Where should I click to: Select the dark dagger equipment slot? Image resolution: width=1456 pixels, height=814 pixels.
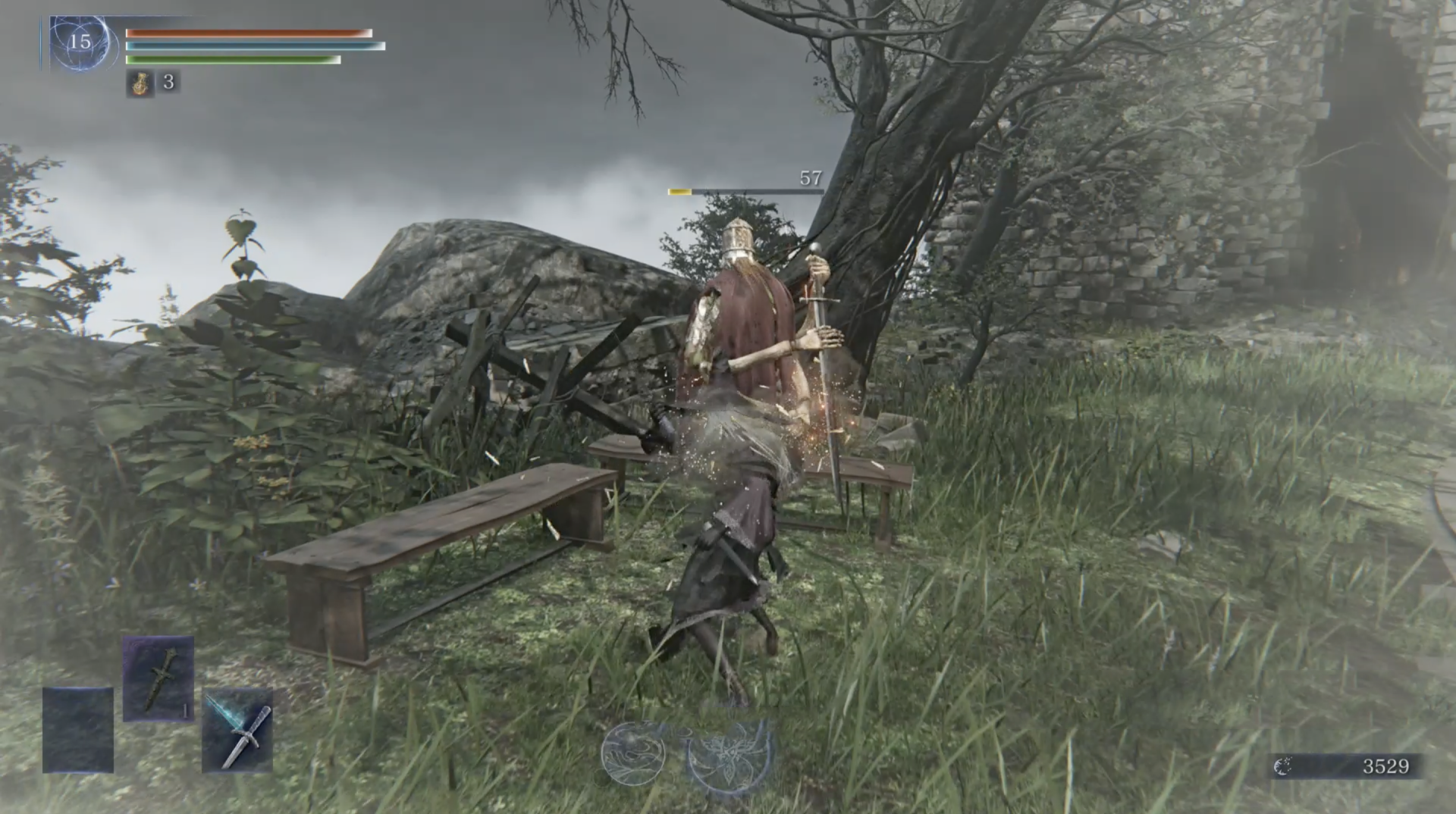[x=158, y=678]
